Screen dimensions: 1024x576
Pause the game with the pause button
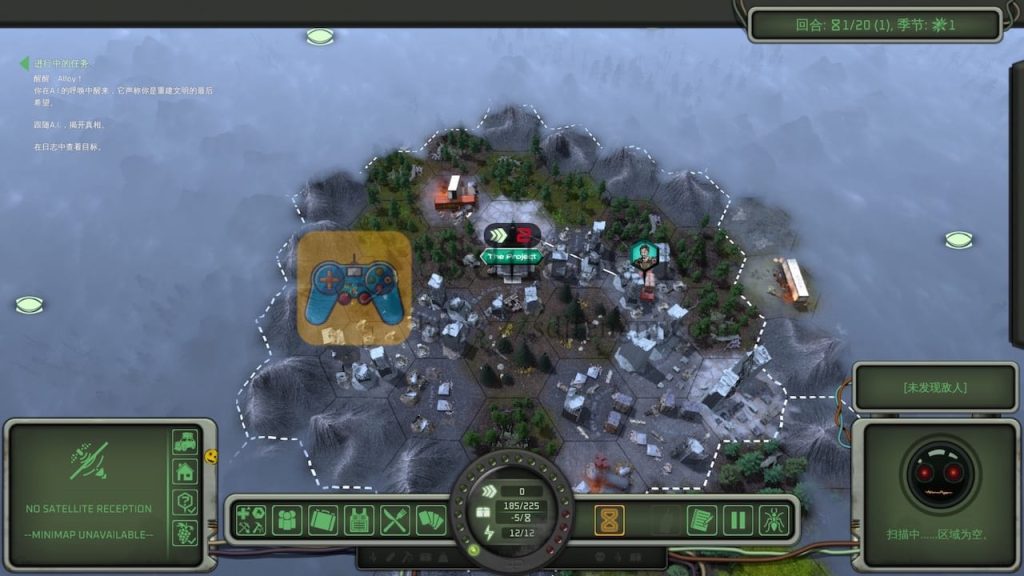(738, 520)
